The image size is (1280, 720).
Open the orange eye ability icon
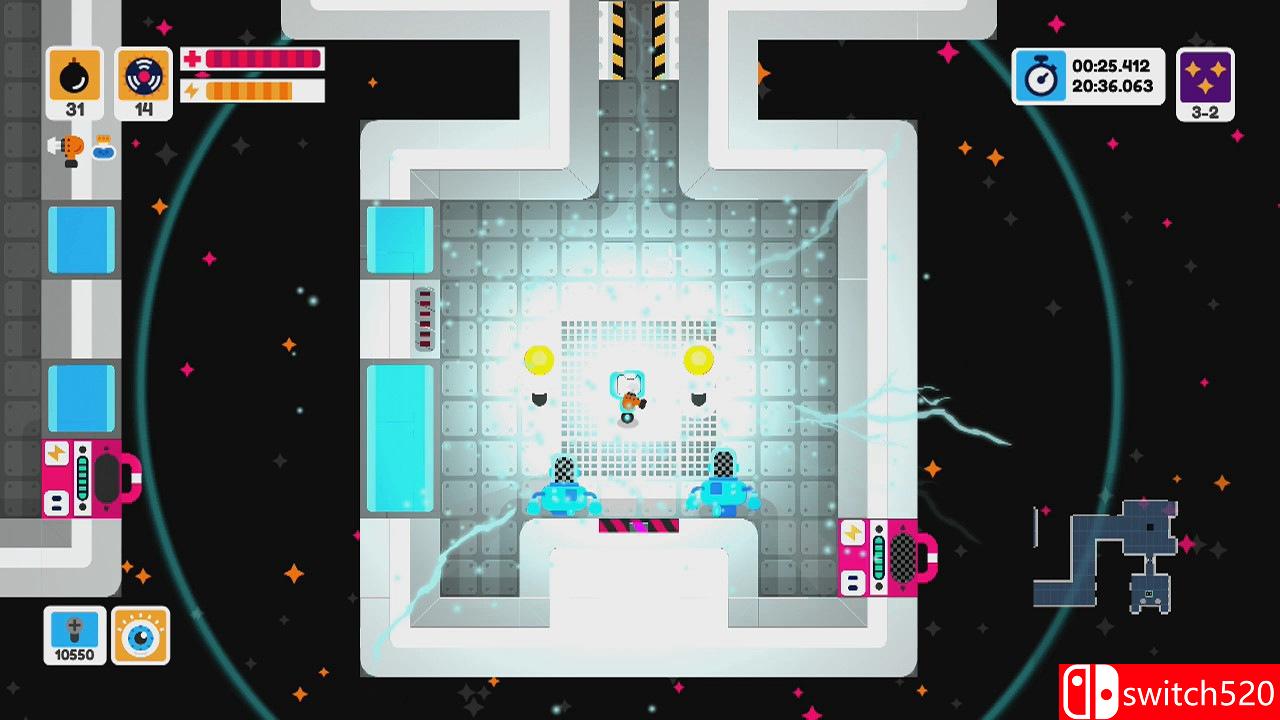[143, 635]
